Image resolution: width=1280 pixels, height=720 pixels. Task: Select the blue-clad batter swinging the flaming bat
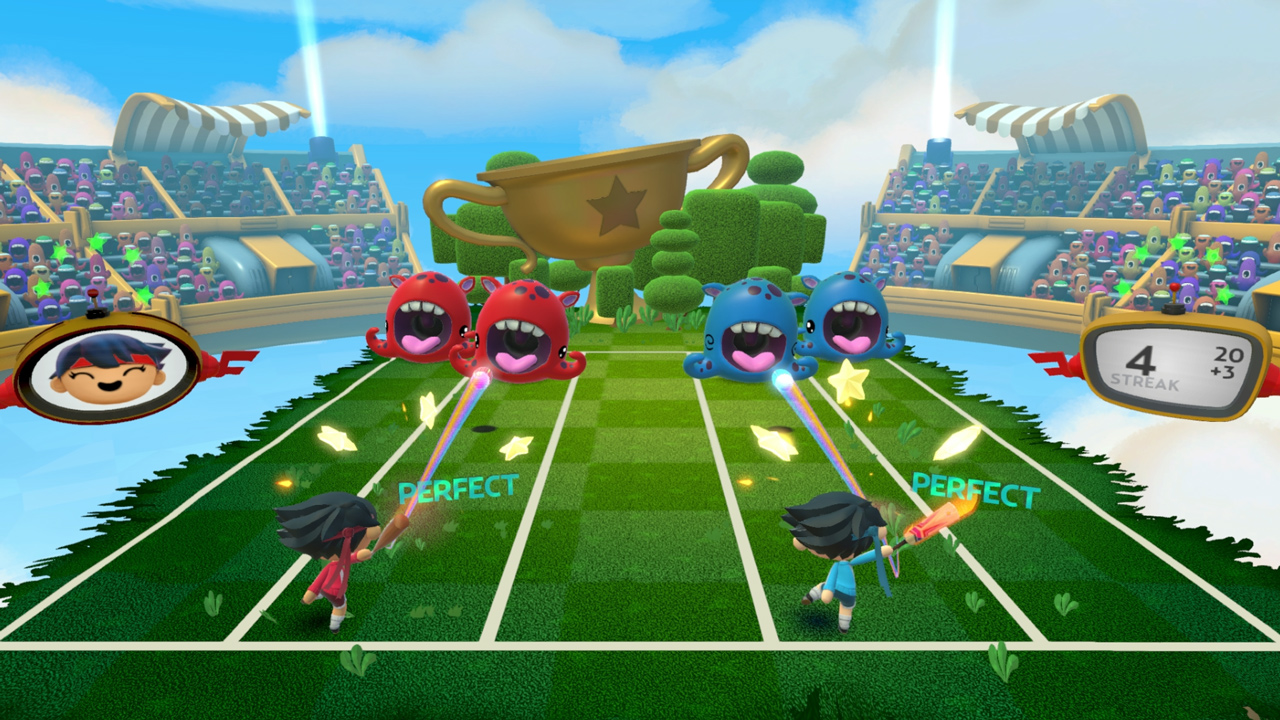tap(840, 555)
